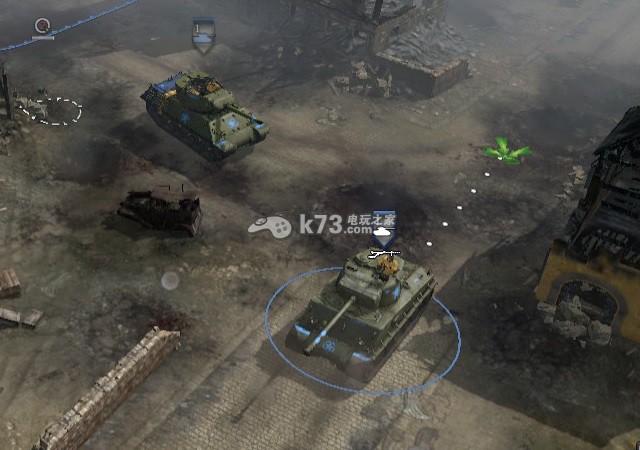Select the tank shield marker numbered 1
This screenshot has height=450, width=640.
tap(203, 33)
